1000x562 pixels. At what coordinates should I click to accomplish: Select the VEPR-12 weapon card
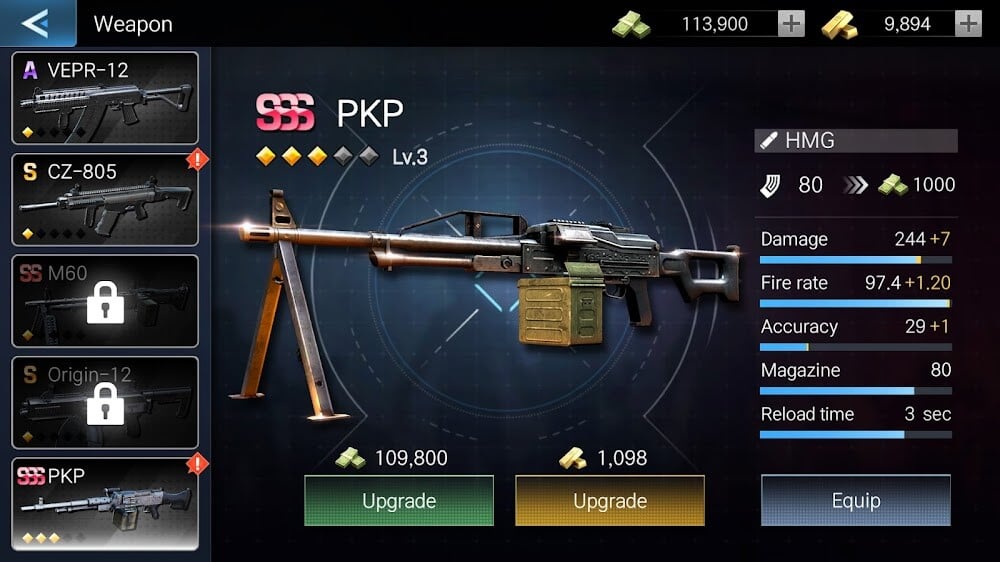point(105,98)
